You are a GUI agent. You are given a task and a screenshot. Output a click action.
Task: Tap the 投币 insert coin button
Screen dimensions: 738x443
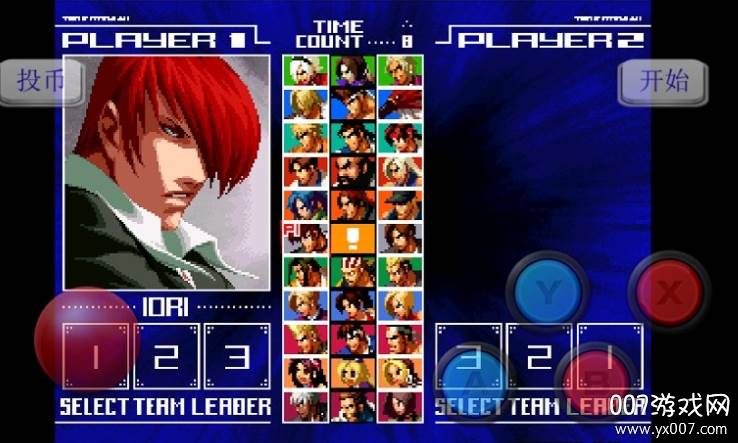pos(40,81)
